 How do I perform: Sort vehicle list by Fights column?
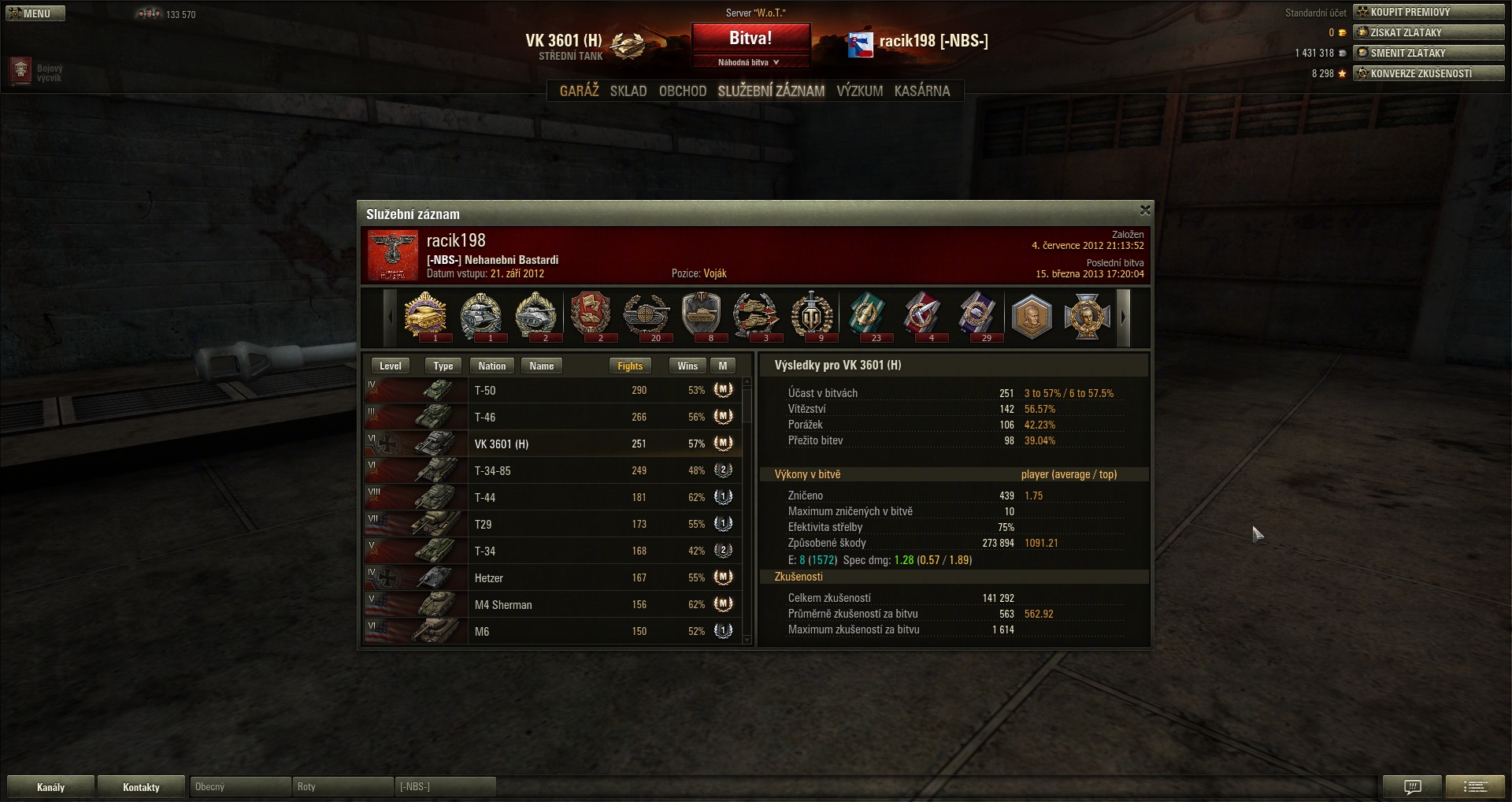coord(630,366)
